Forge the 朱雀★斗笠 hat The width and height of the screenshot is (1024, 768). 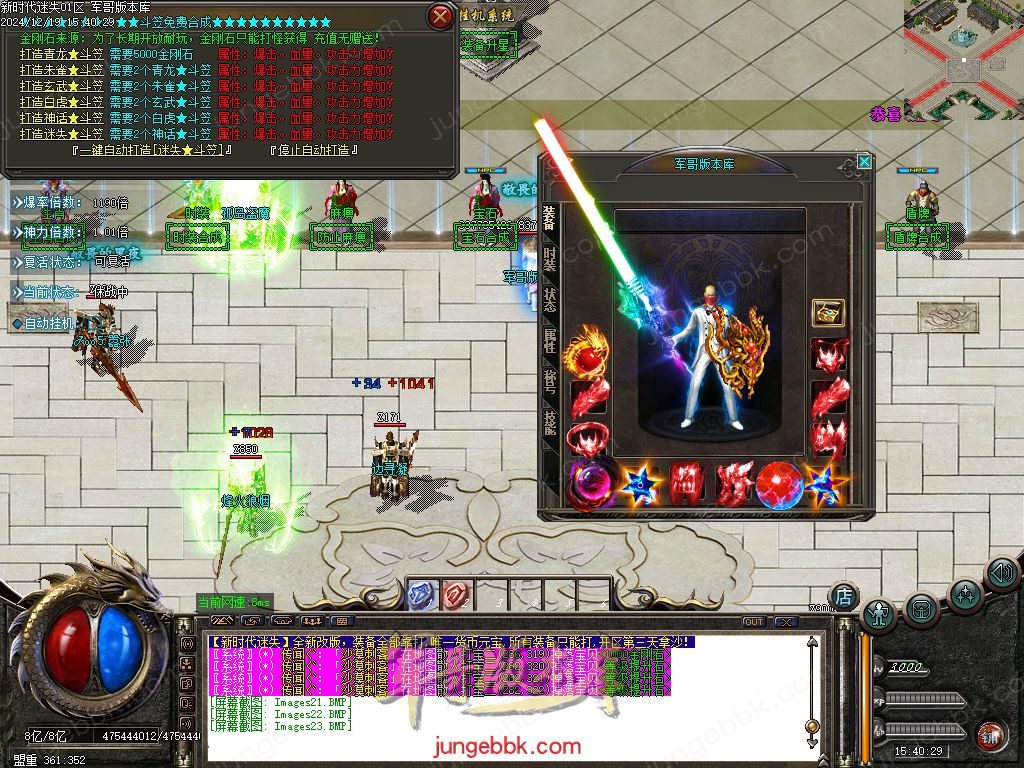point(62,70)
